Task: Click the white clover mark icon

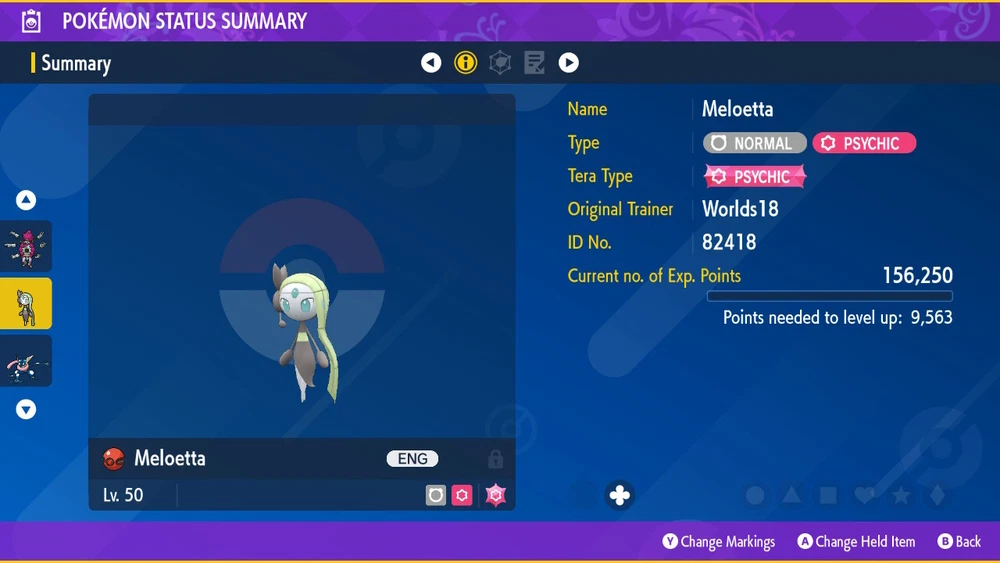Action: 620,495
